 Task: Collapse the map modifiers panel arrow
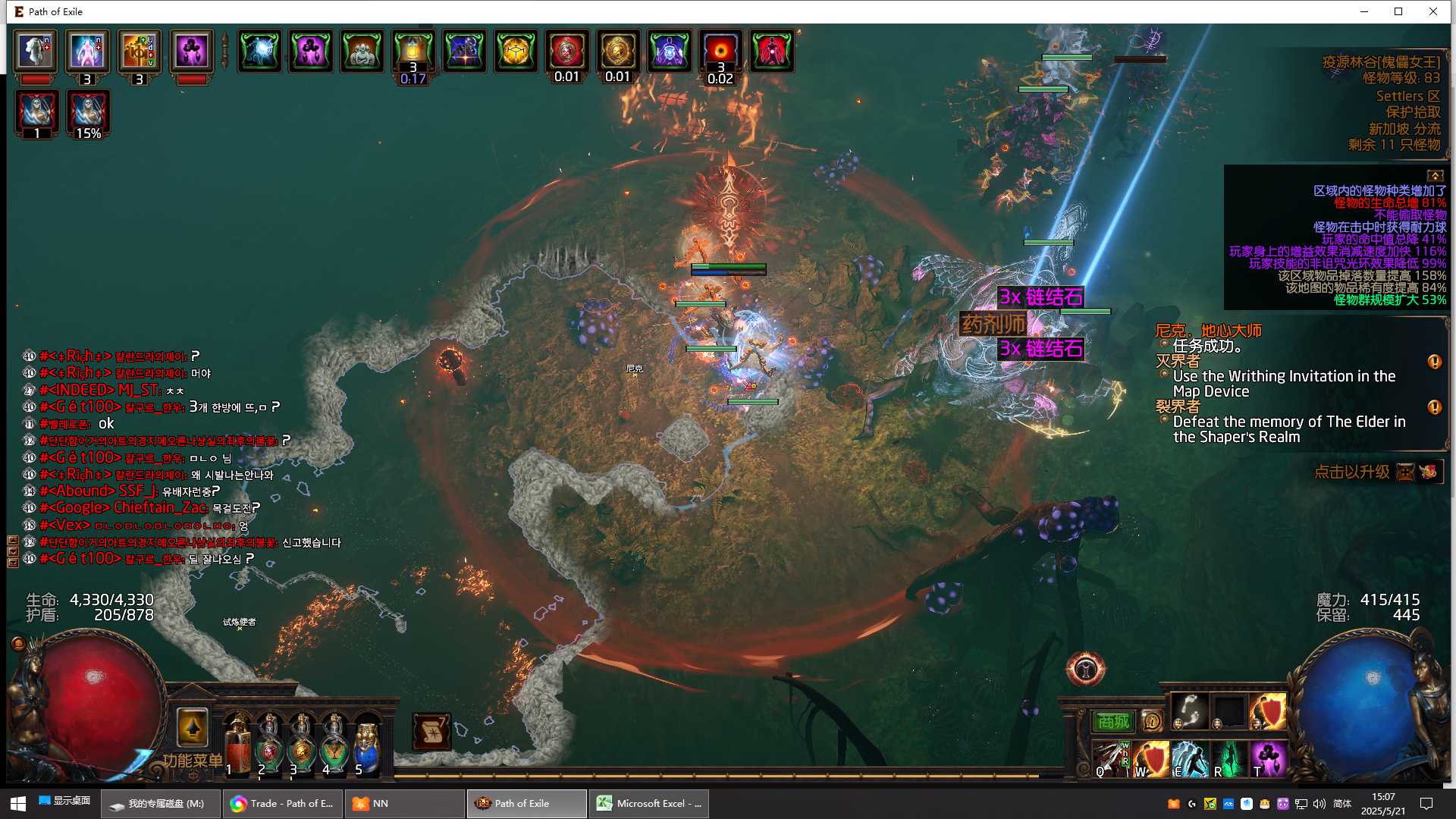[1435, 176]
